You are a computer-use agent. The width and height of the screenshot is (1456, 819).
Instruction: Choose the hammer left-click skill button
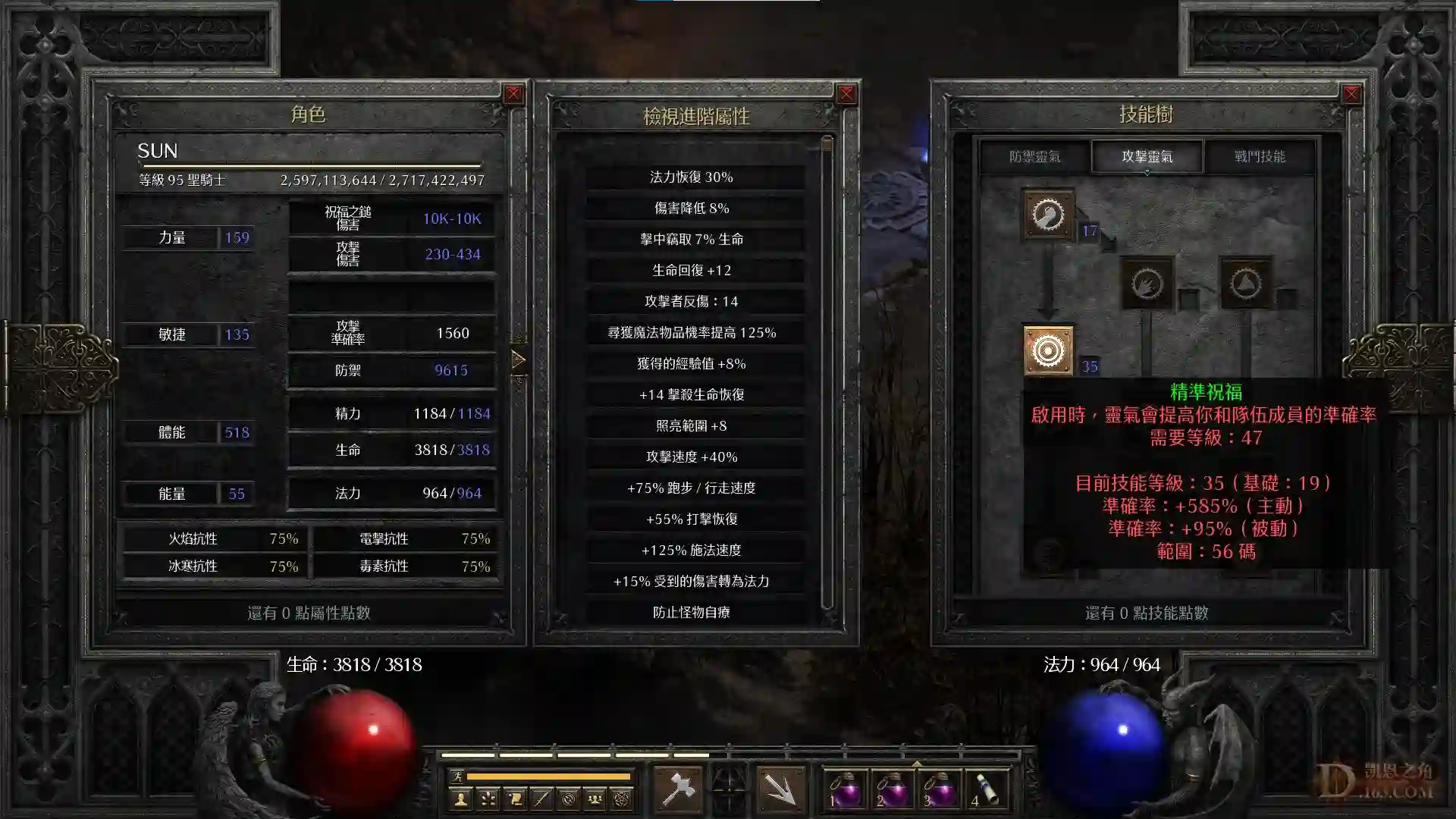click(x=678, y=790)
